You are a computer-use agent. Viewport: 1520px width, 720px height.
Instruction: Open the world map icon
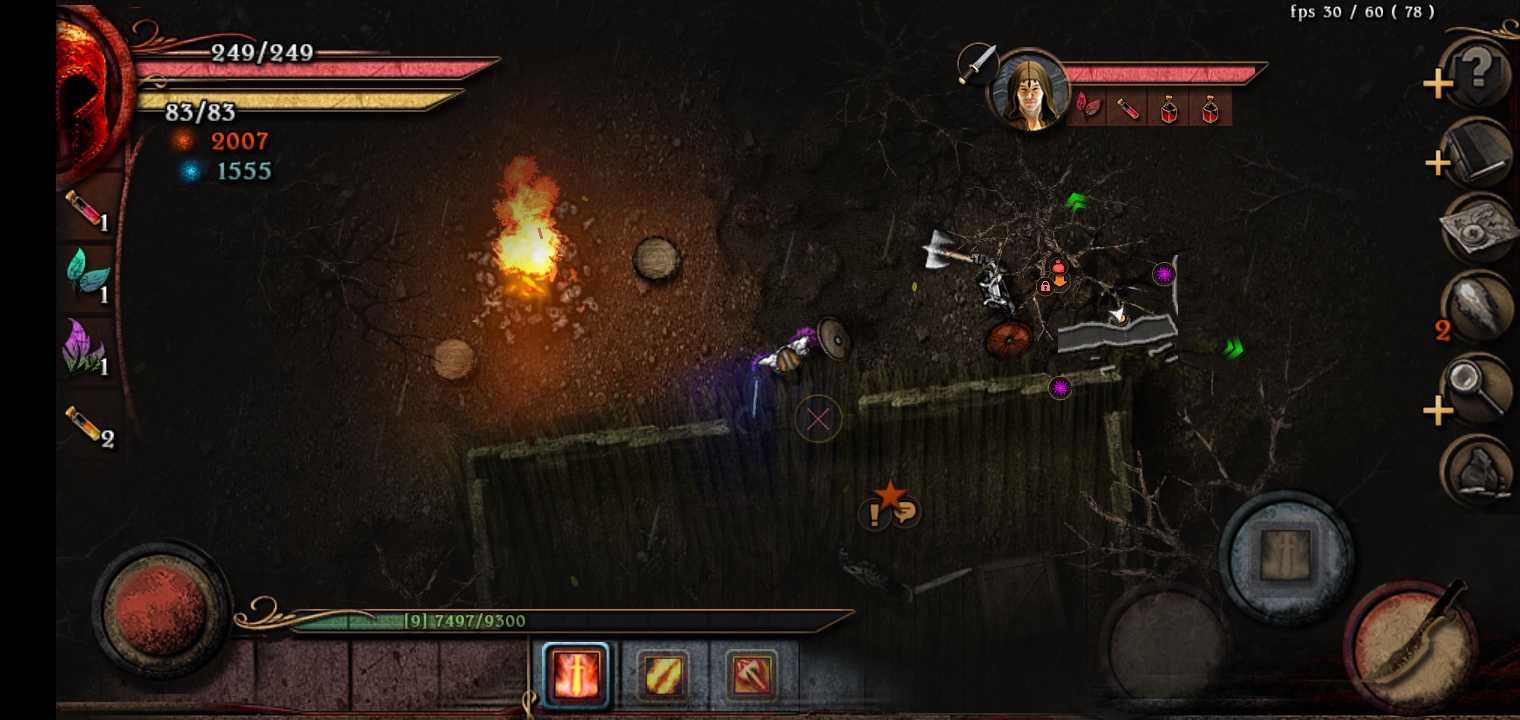(1479, 229)
